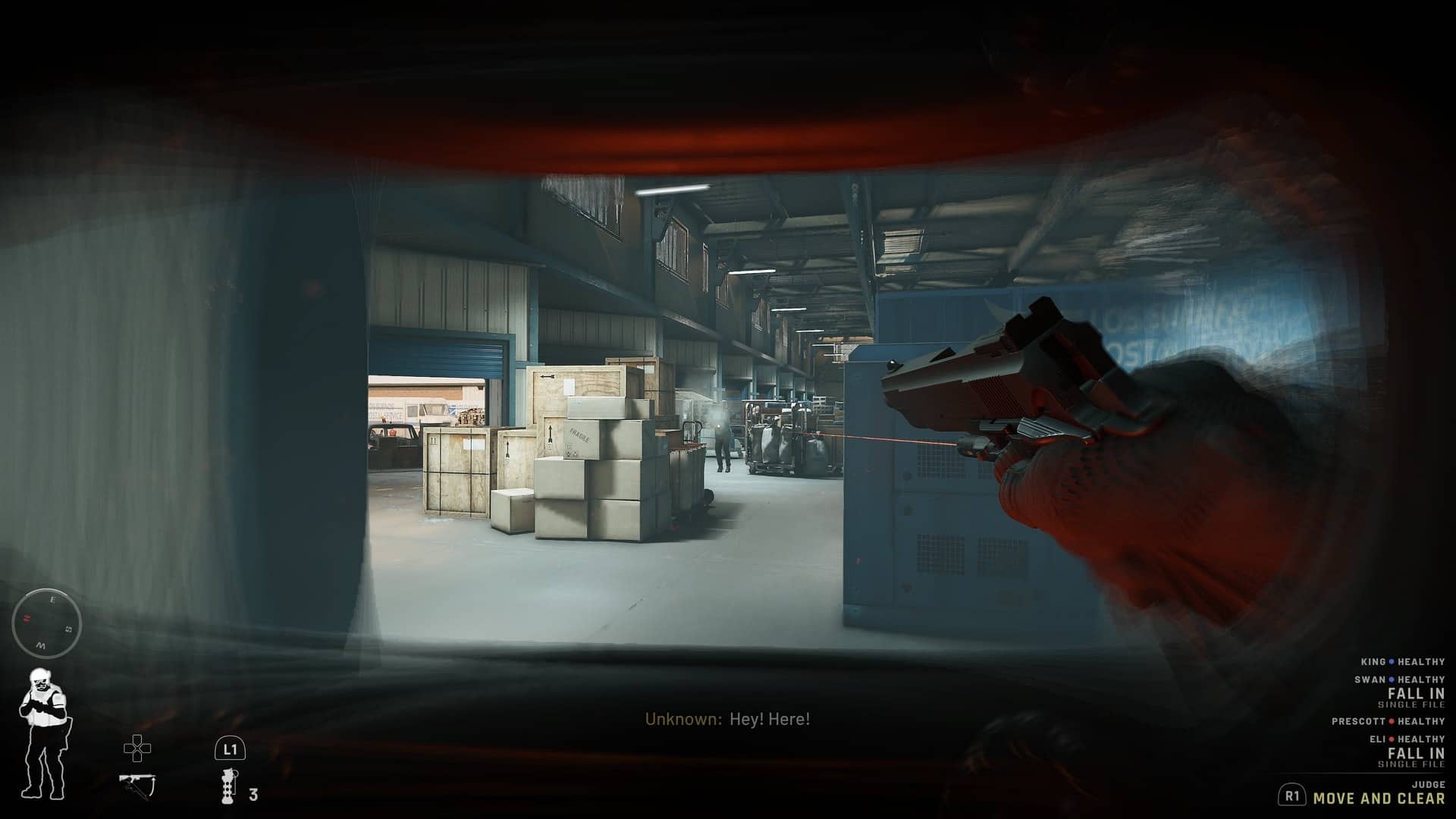Viewport: 1456px width, 819px height.
Task: Select the rifle weapon-swap icon
Action: pyautogui.click(x=137, y=784)
